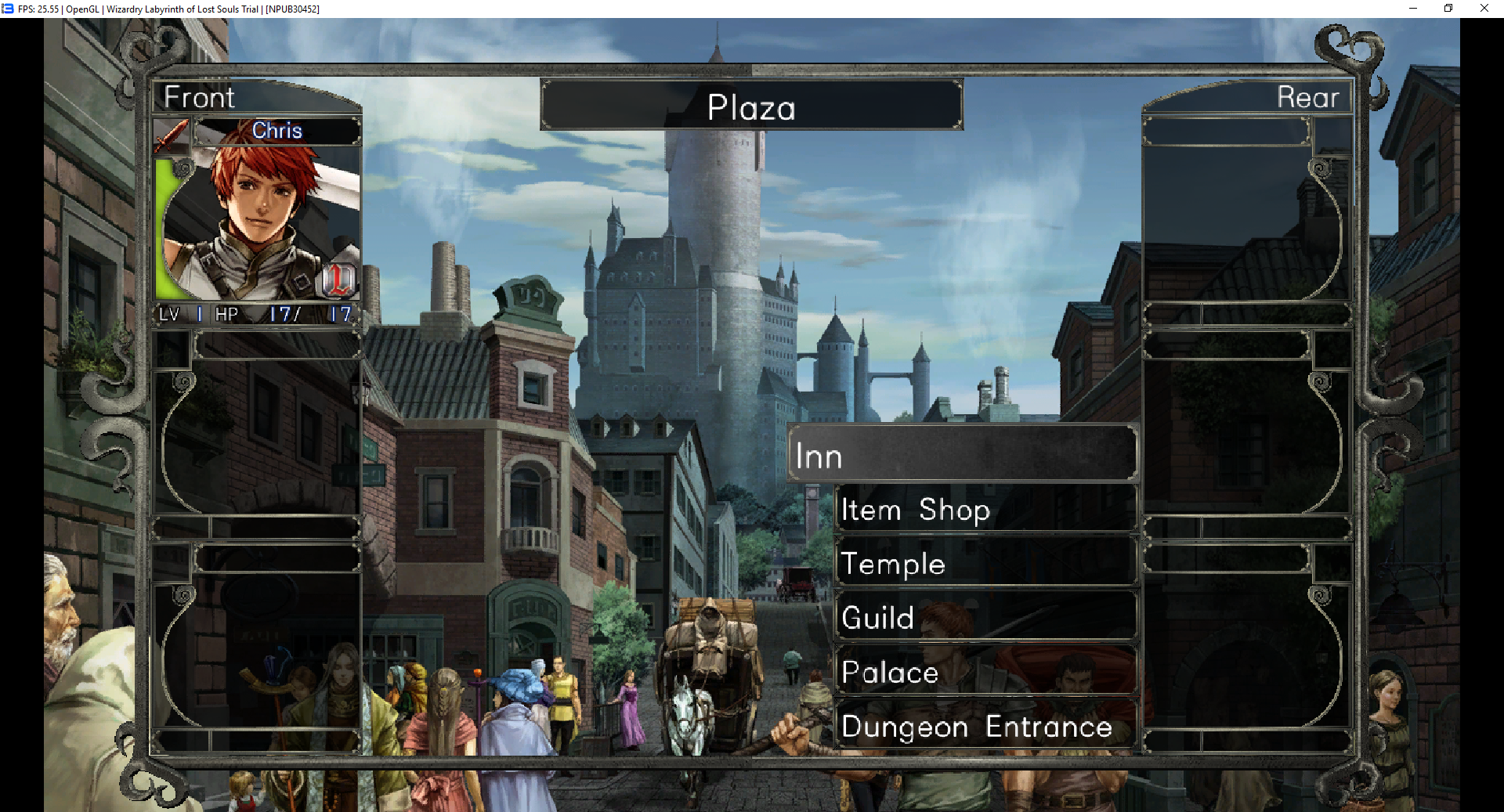
Task: Choose the Guild option
Action: point(985,618)
